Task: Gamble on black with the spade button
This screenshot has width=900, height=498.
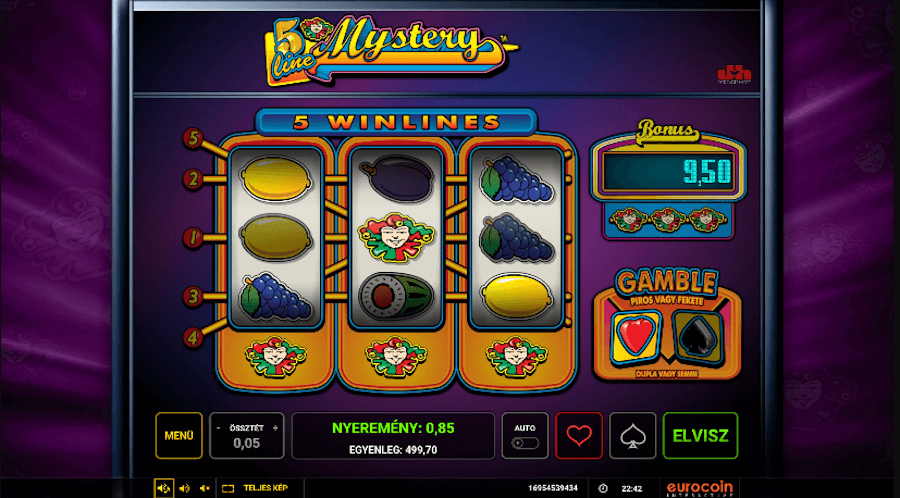Action: pos(633,436)
